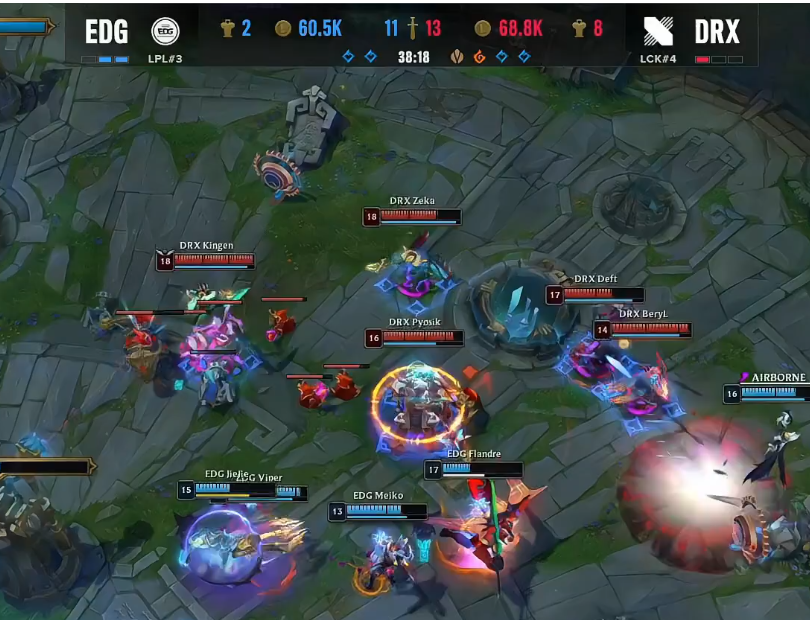Select the DRX team logo
Screen dimensions: 810x620
(658, 31)
